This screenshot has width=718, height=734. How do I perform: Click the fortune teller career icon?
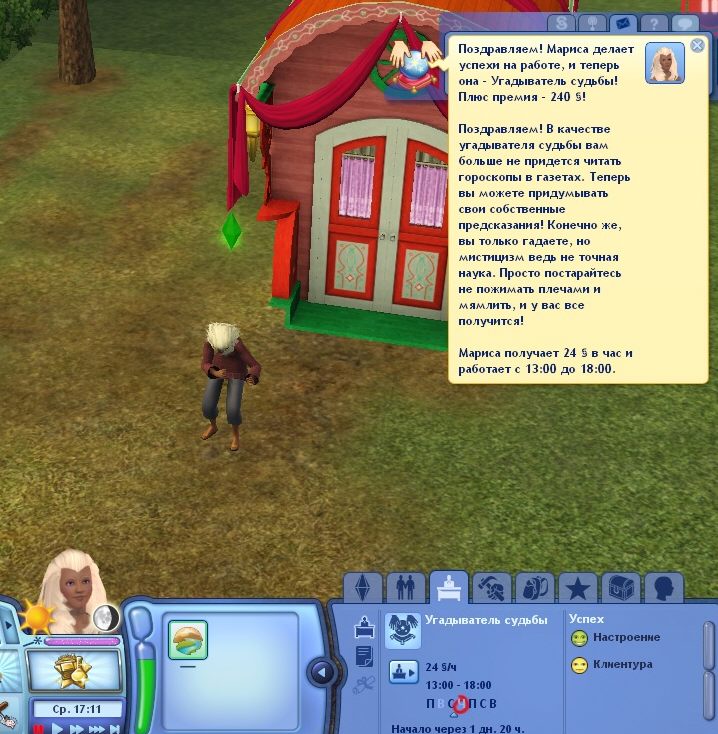tap(403, 630)
